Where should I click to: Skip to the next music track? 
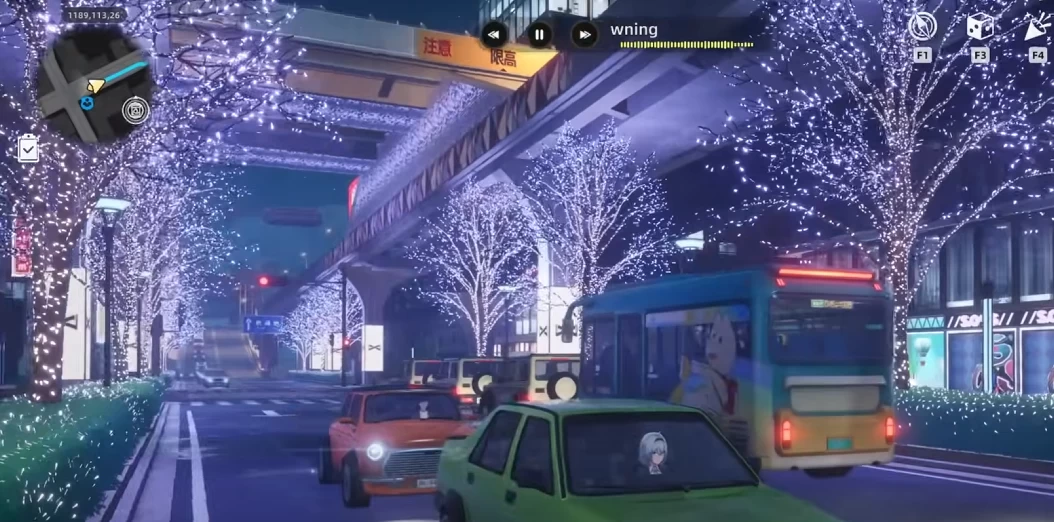584,35
